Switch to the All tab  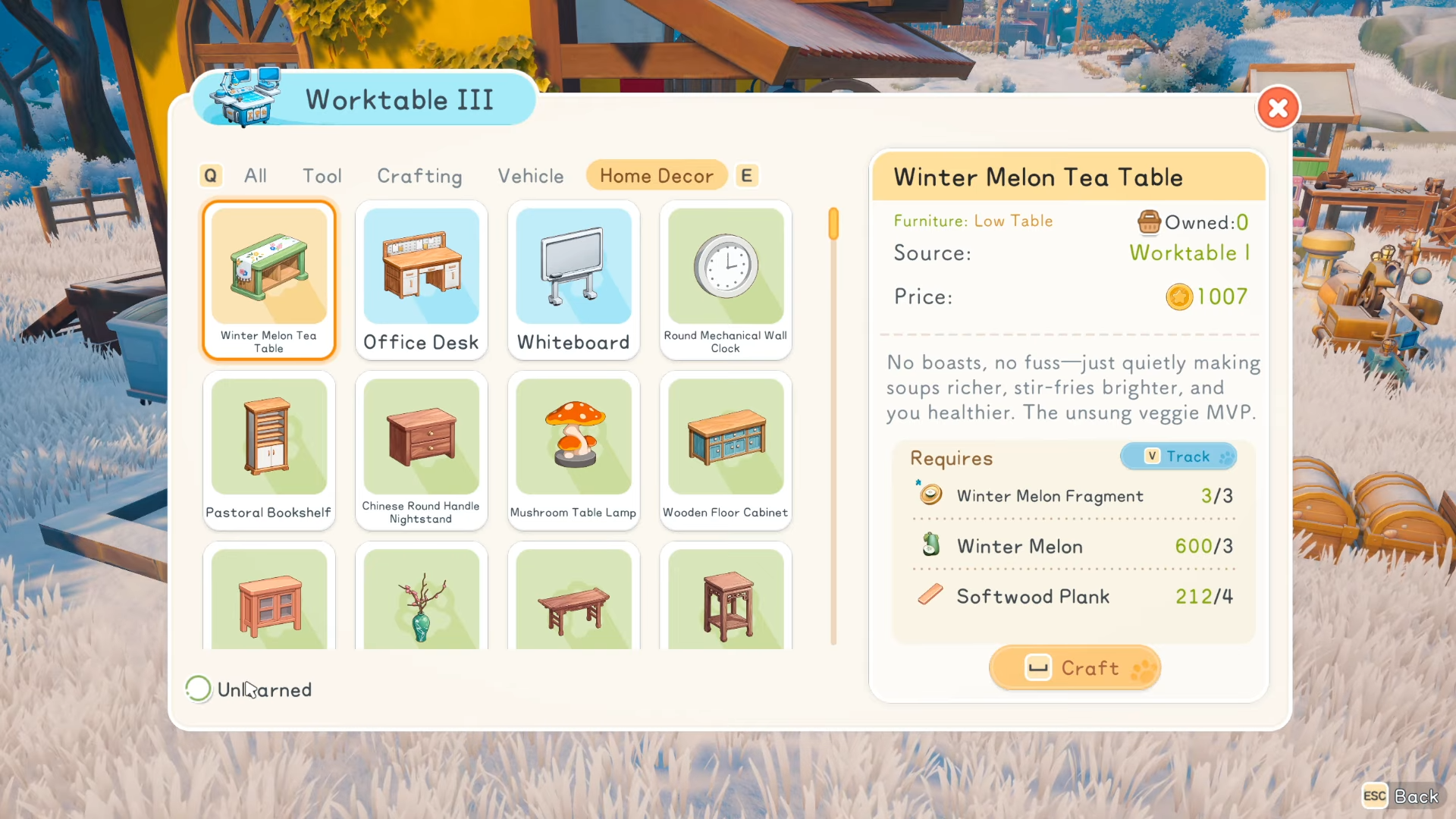coord(256,176)
